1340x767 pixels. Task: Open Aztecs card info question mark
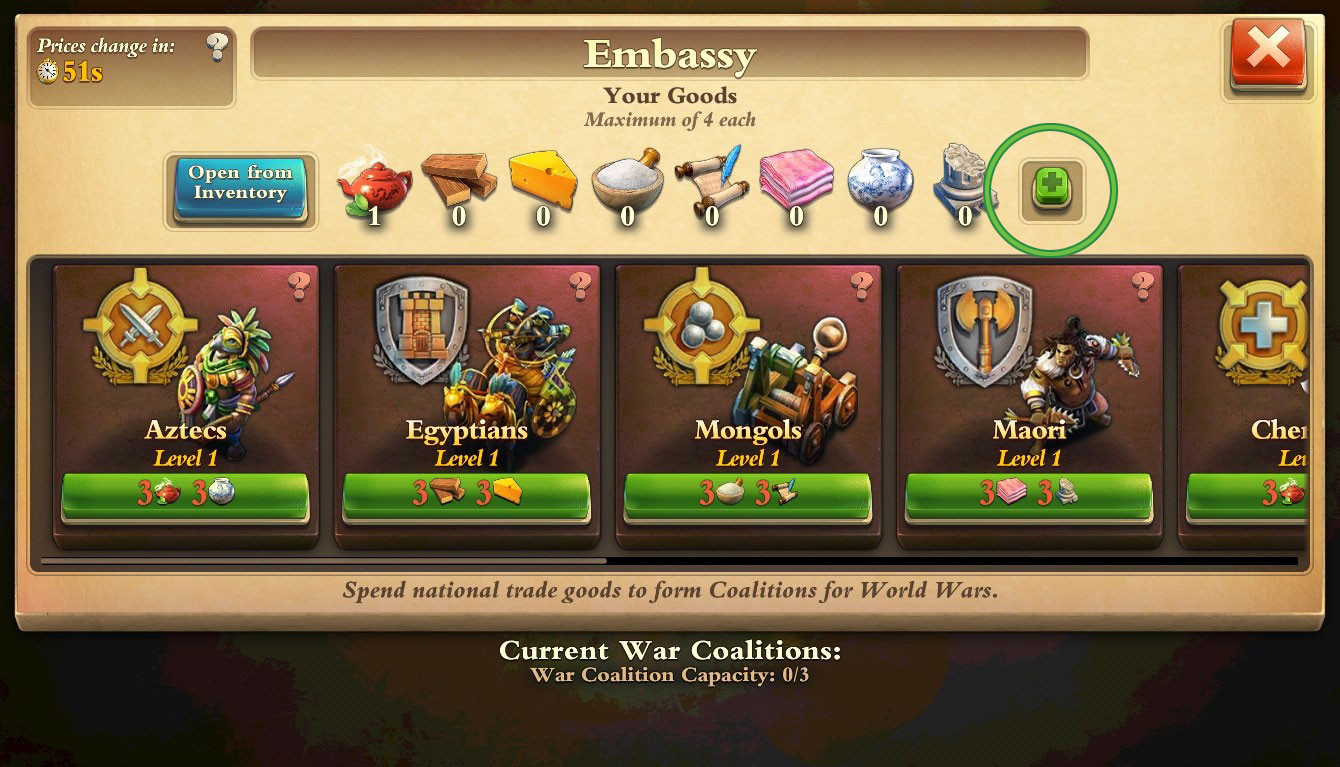pos(299,287)
